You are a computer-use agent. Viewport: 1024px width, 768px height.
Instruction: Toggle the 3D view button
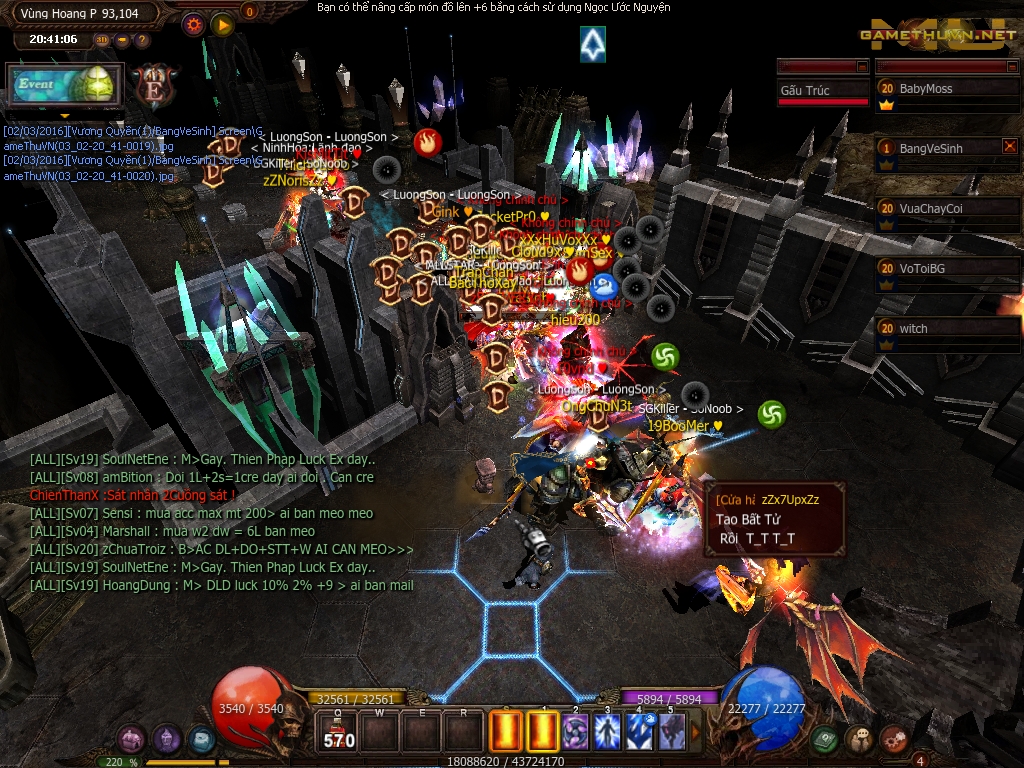point(102,40)
